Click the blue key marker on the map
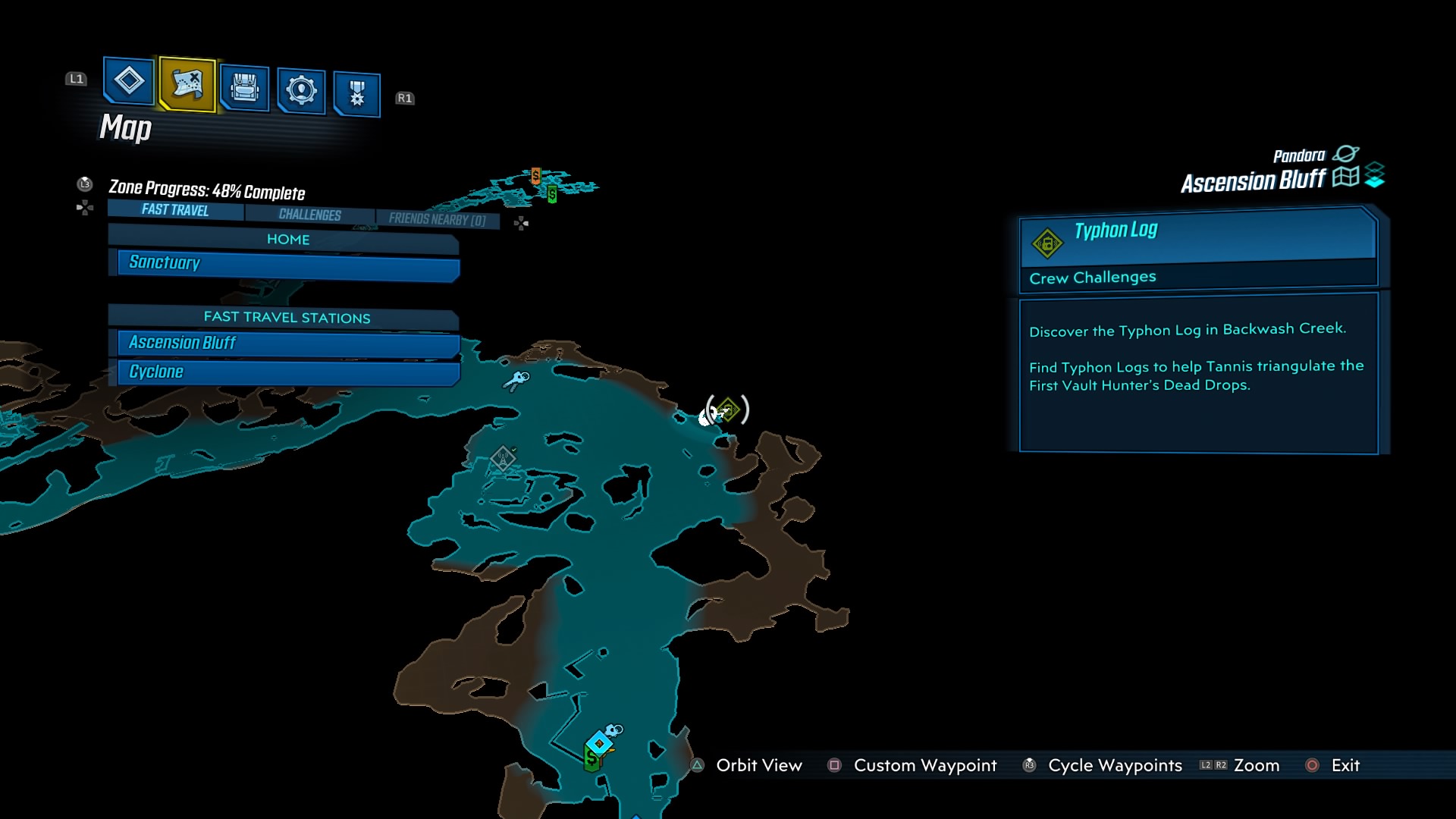Viewport: 1456px width, 819px height. [517, 379]
